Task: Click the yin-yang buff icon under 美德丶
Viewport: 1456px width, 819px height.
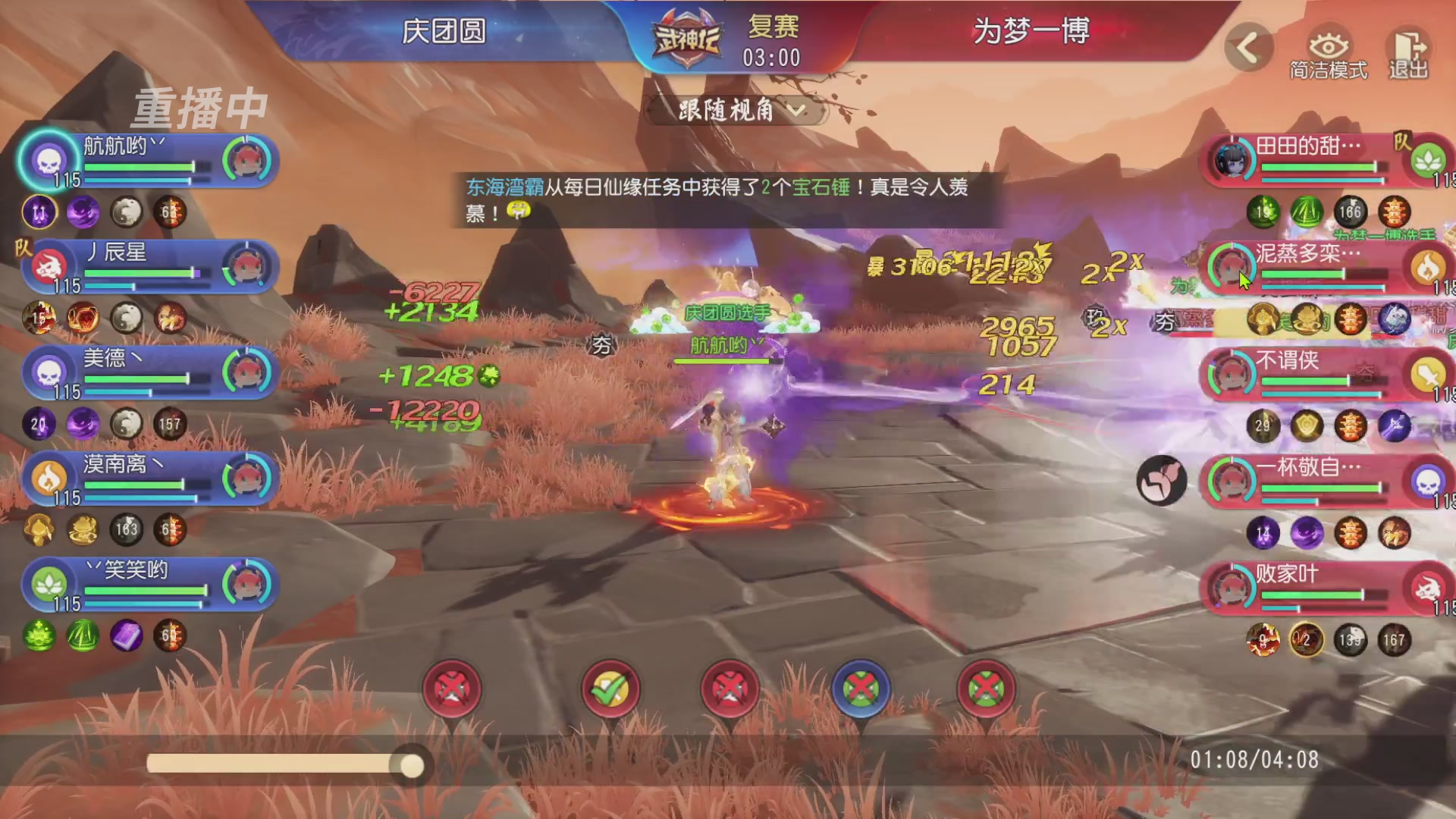Action: [126, 424]
